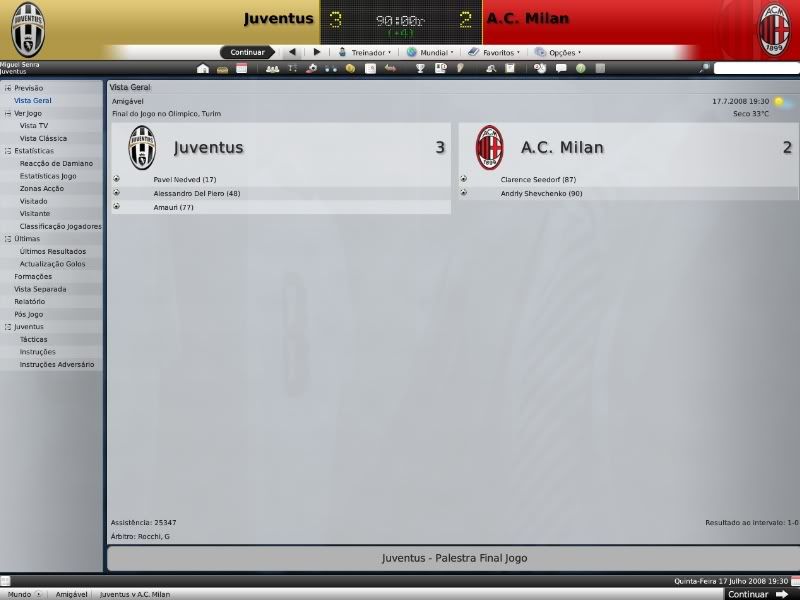
Task: Open the Favoritos menu
Action: pyautogui.click(x=497, y=52)
